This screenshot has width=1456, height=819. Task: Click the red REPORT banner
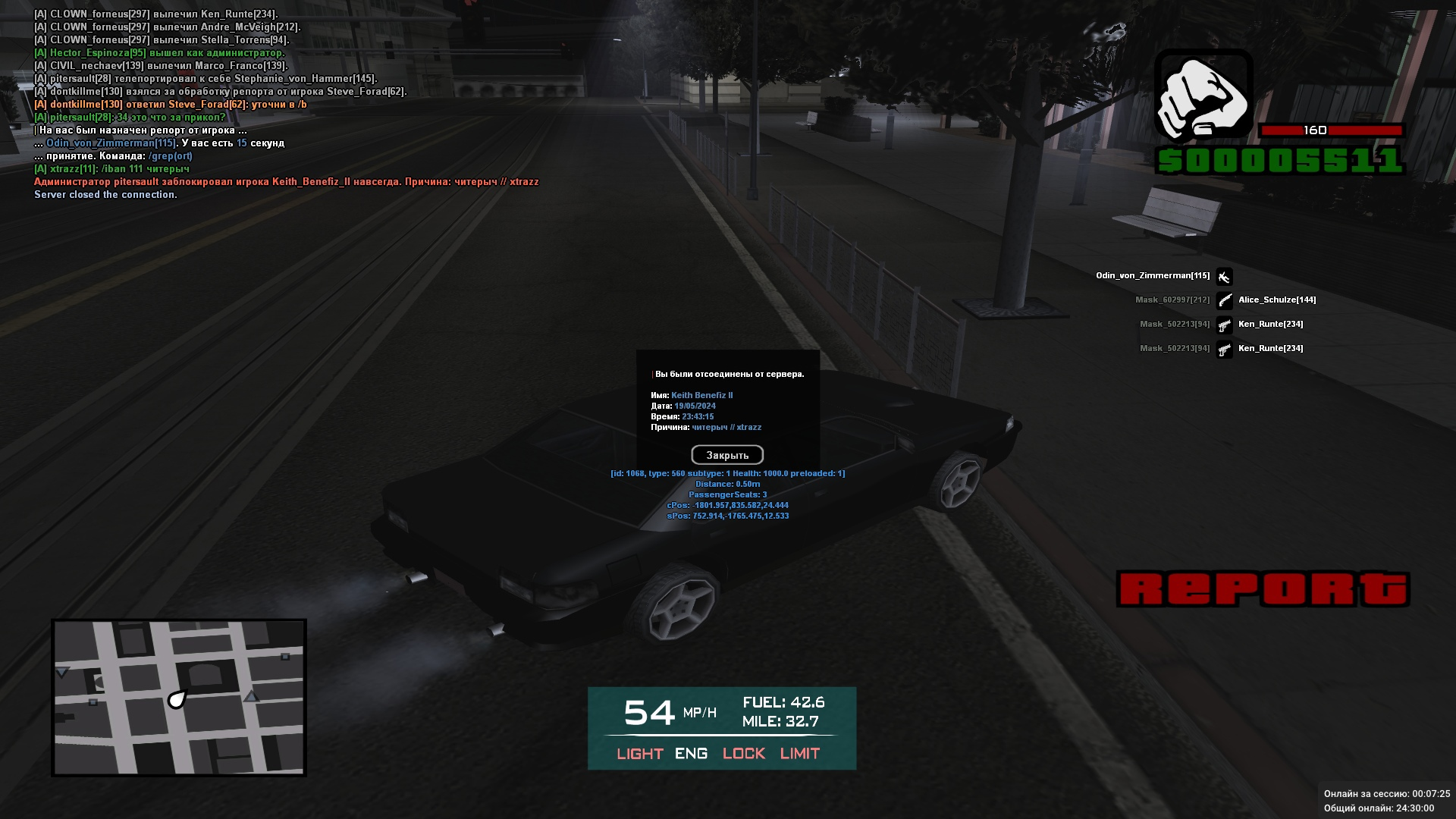pos(1263,589)
